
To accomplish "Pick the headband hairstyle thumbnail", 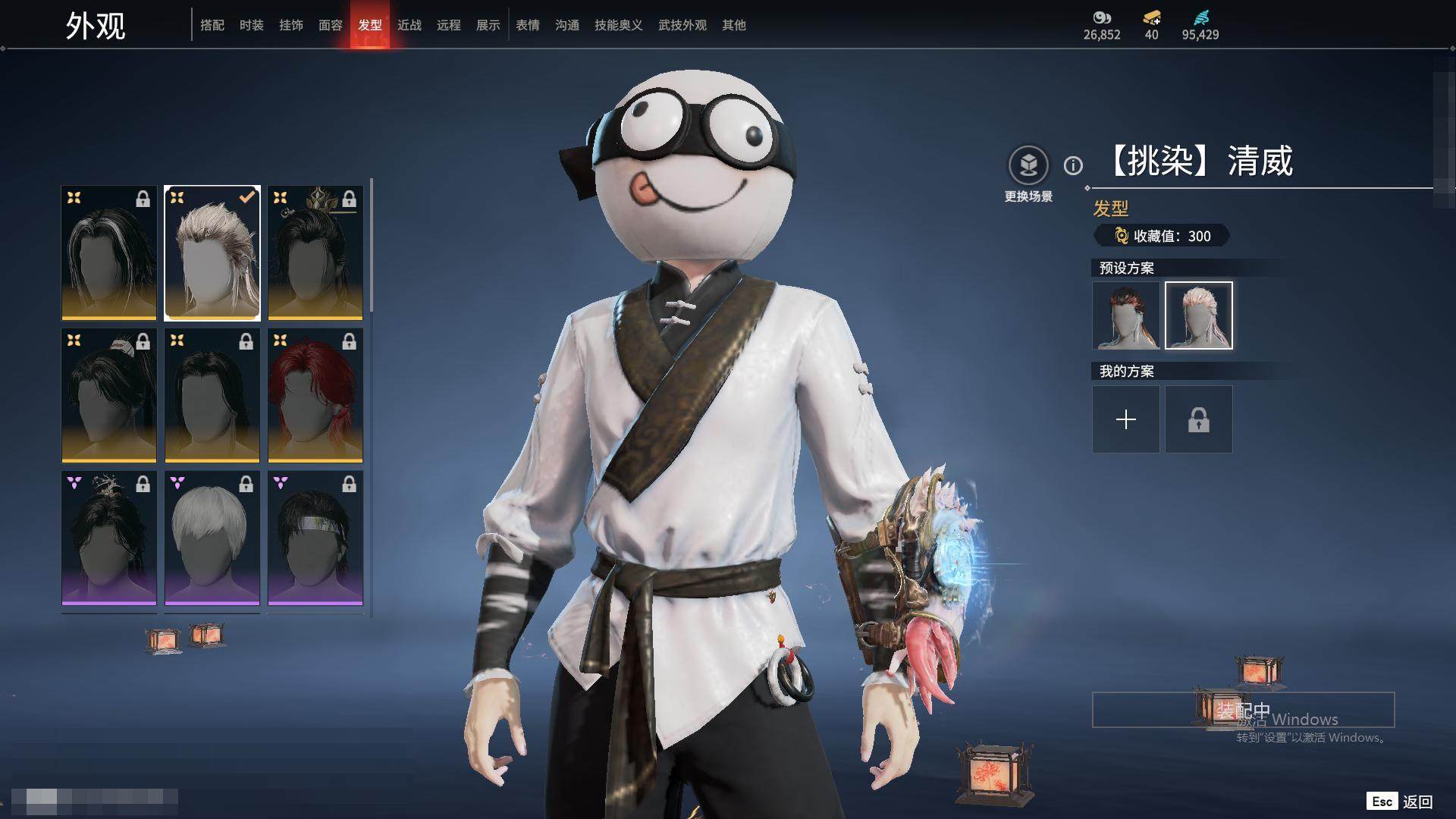I will click(x=315, y=538).
